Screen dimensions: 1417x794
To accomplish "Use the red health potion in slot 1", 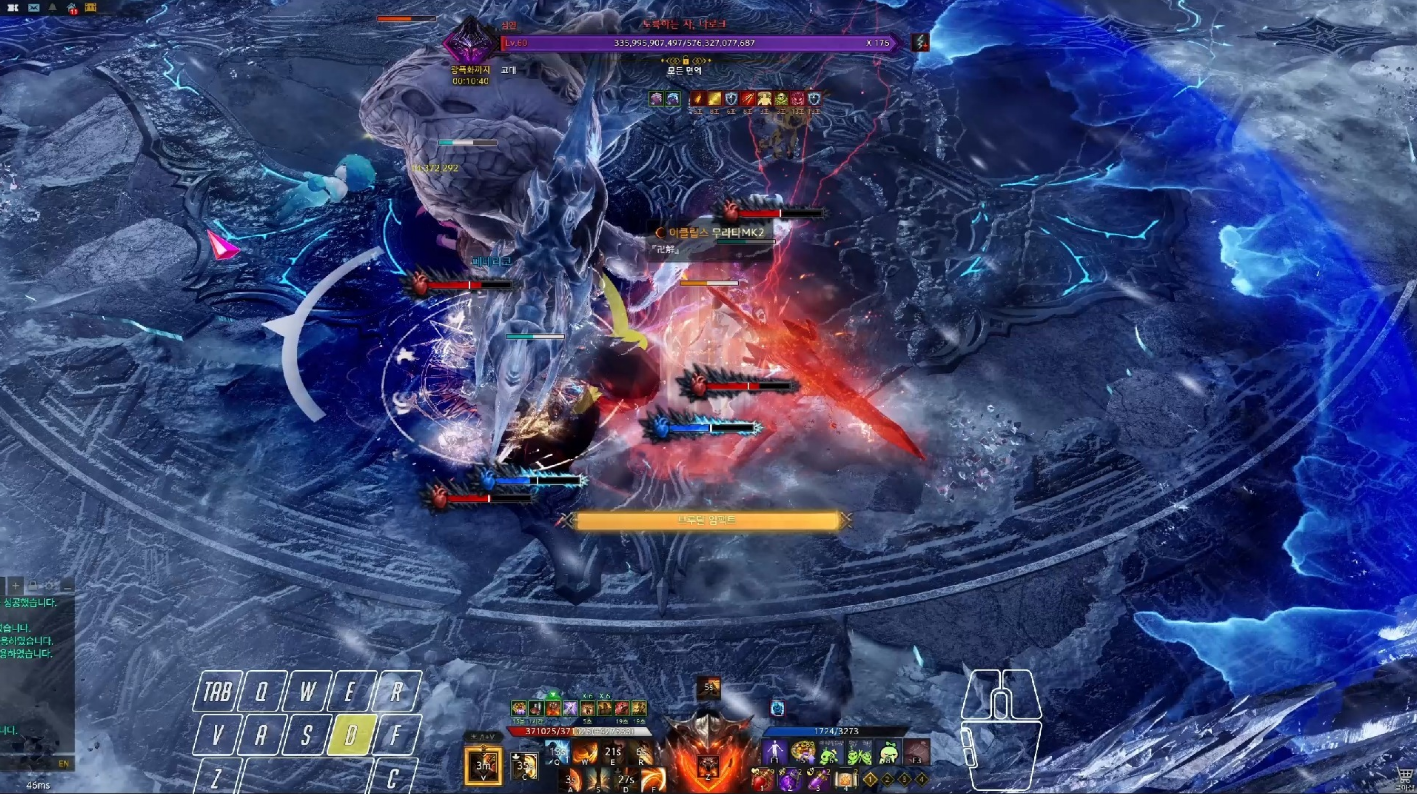I will point(764,779).
